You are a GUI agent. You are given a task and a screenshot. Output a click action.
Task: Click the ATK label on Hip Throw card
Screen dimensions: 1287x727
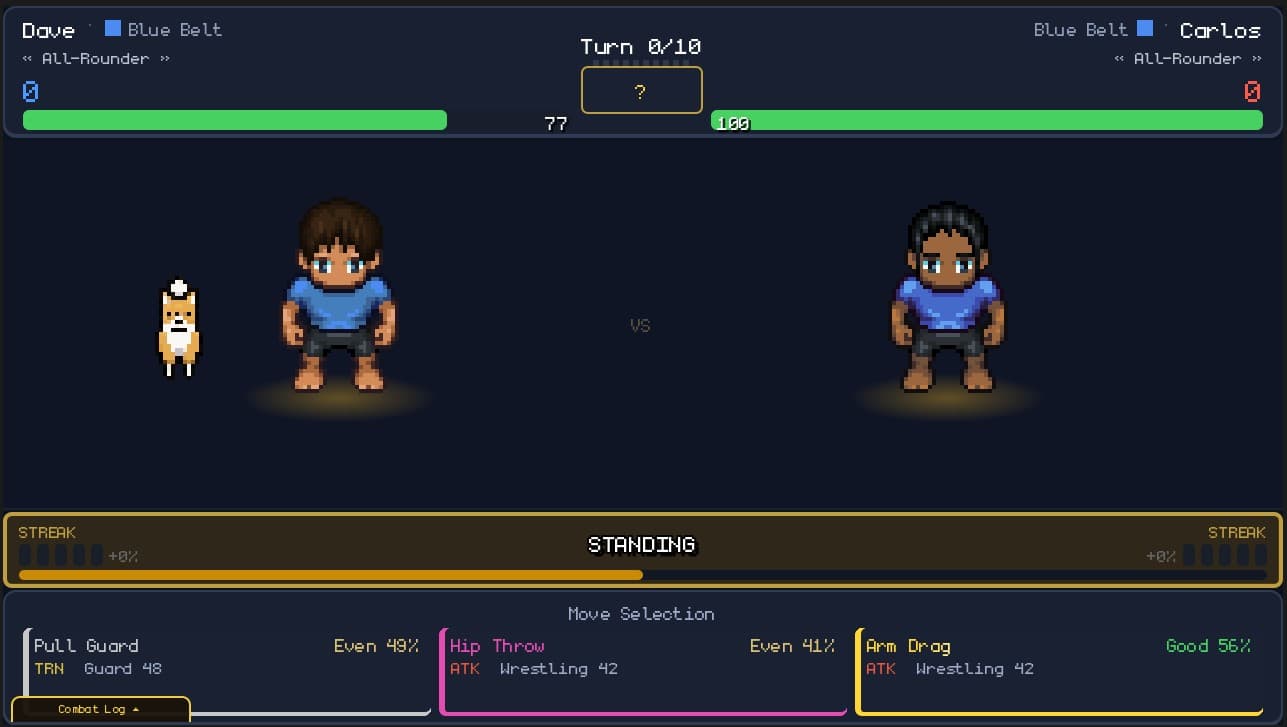point(465,669)
